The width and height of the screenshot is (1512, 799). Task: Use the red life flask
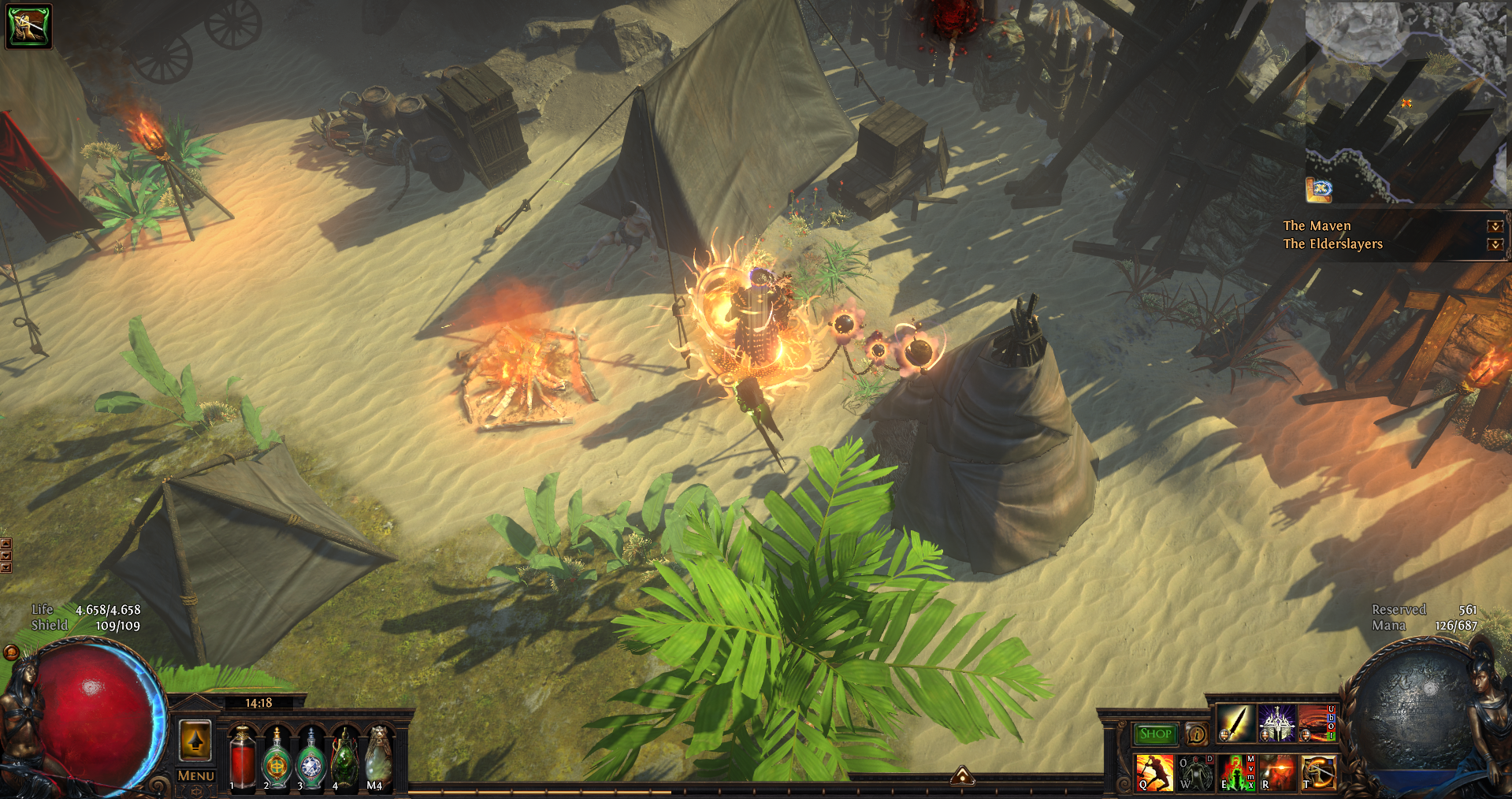(243, 758)
